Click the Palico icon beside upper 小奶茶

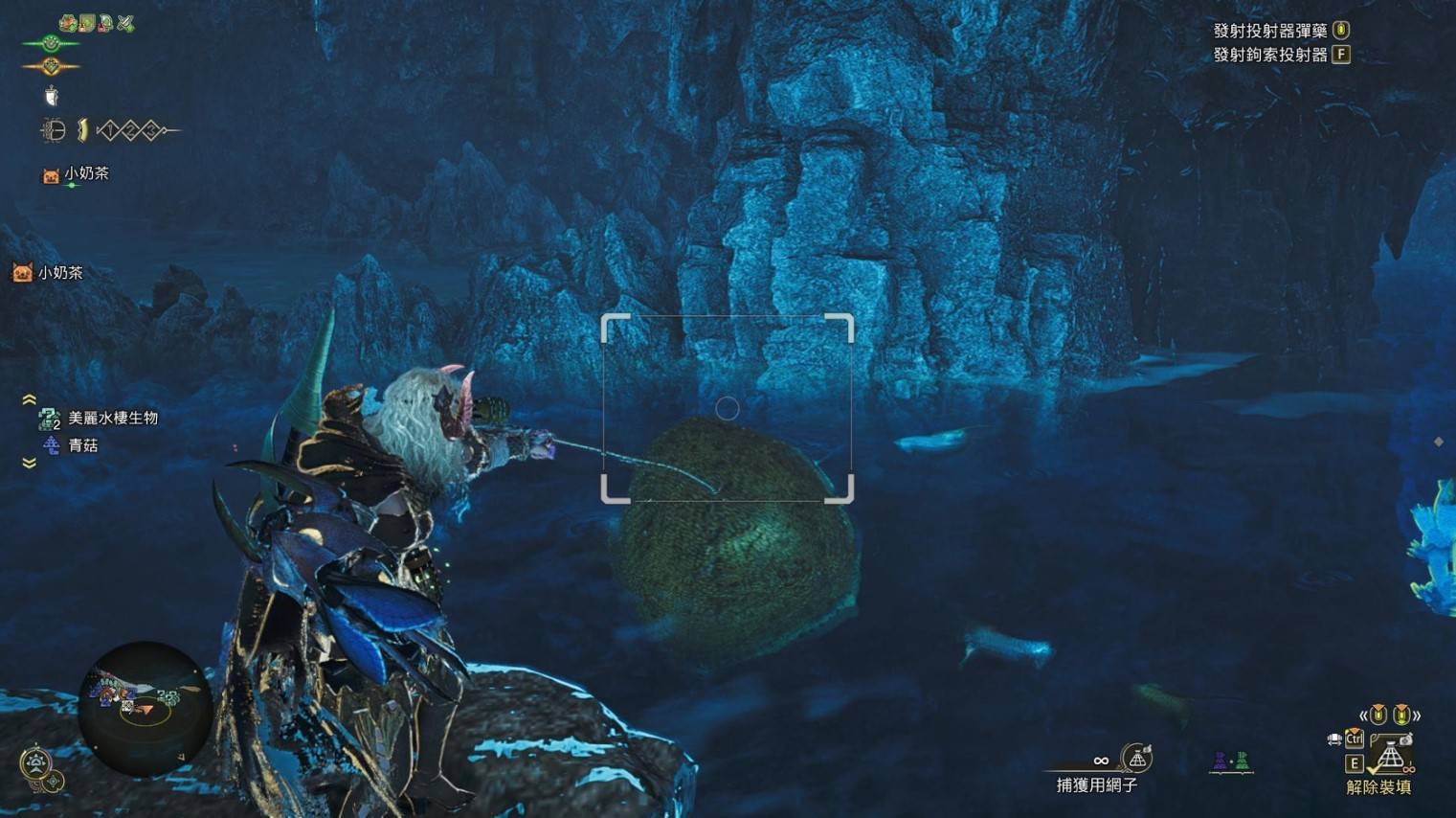[51, 175]
